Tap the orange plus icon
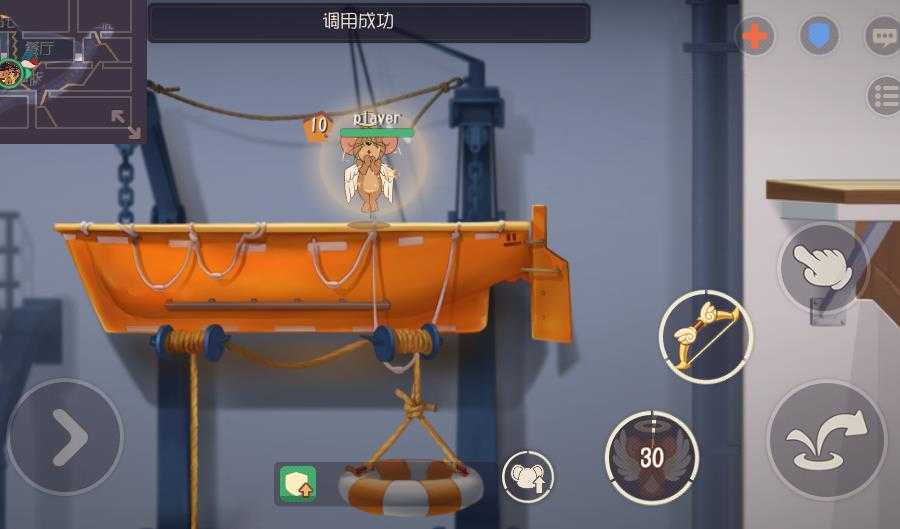Screen dimensions: 900x529 pos(755,37)
